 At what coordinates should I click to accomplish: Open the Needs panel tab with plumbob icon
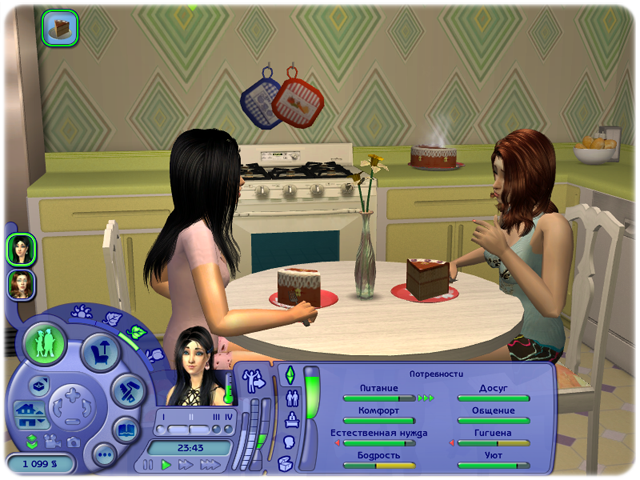pos(290,376)
